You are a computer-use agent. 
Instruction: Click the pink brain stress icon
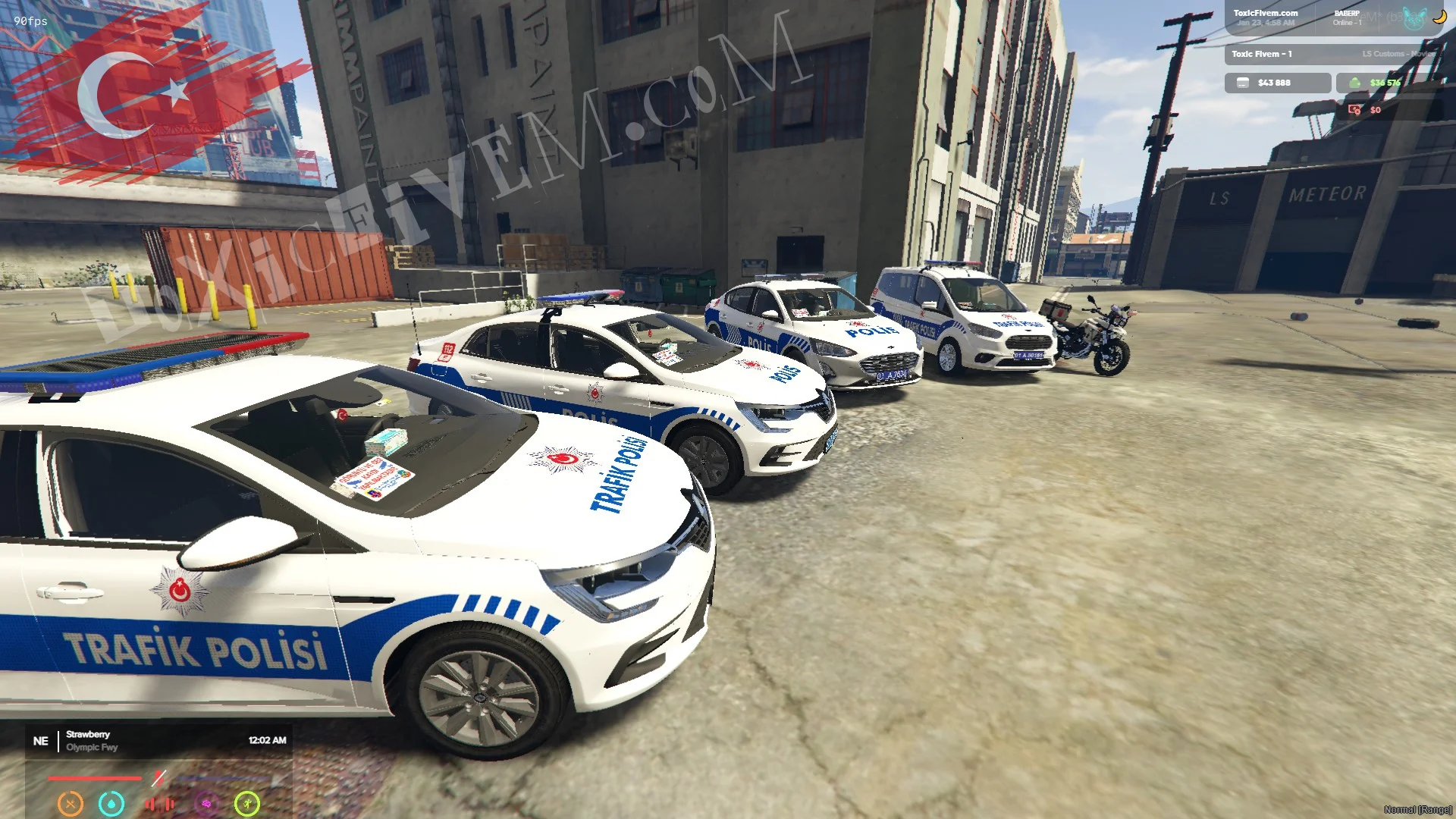click(206, 803)
